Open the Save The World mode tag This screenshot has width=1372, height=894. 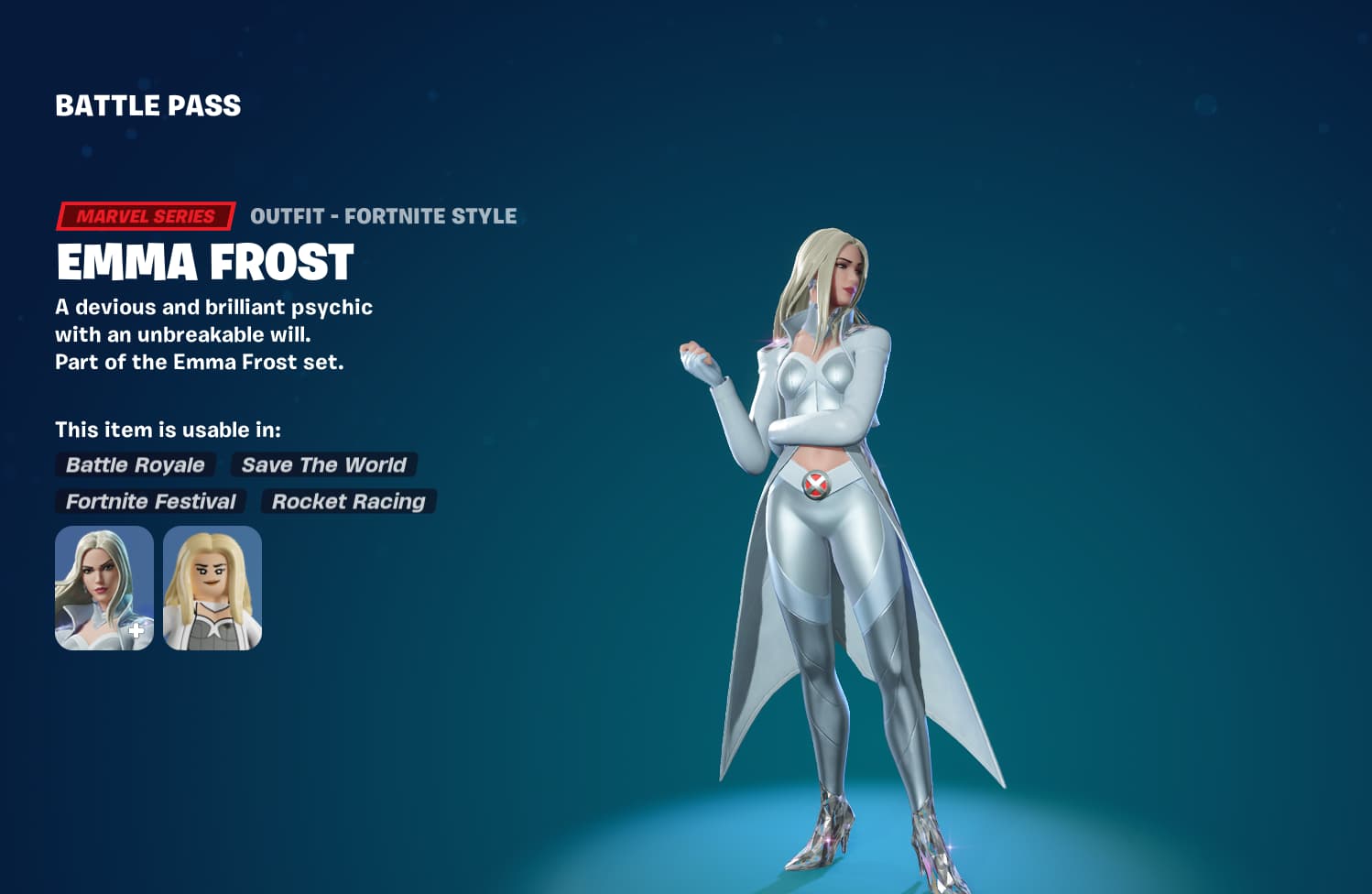point(322,465)
